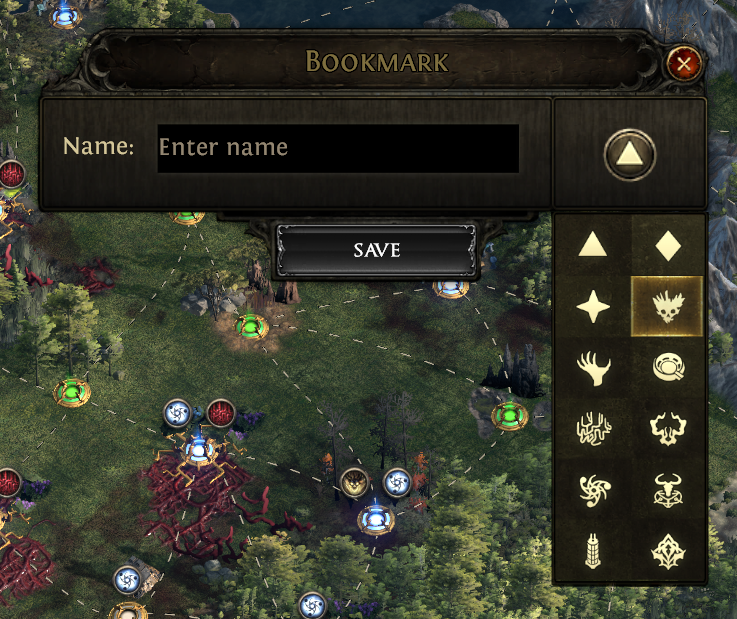Screen dimensions: 737x619
Task: Pick the four-pointed star bookmark icon
Action: pyautogui.click(x=593, y=307)
